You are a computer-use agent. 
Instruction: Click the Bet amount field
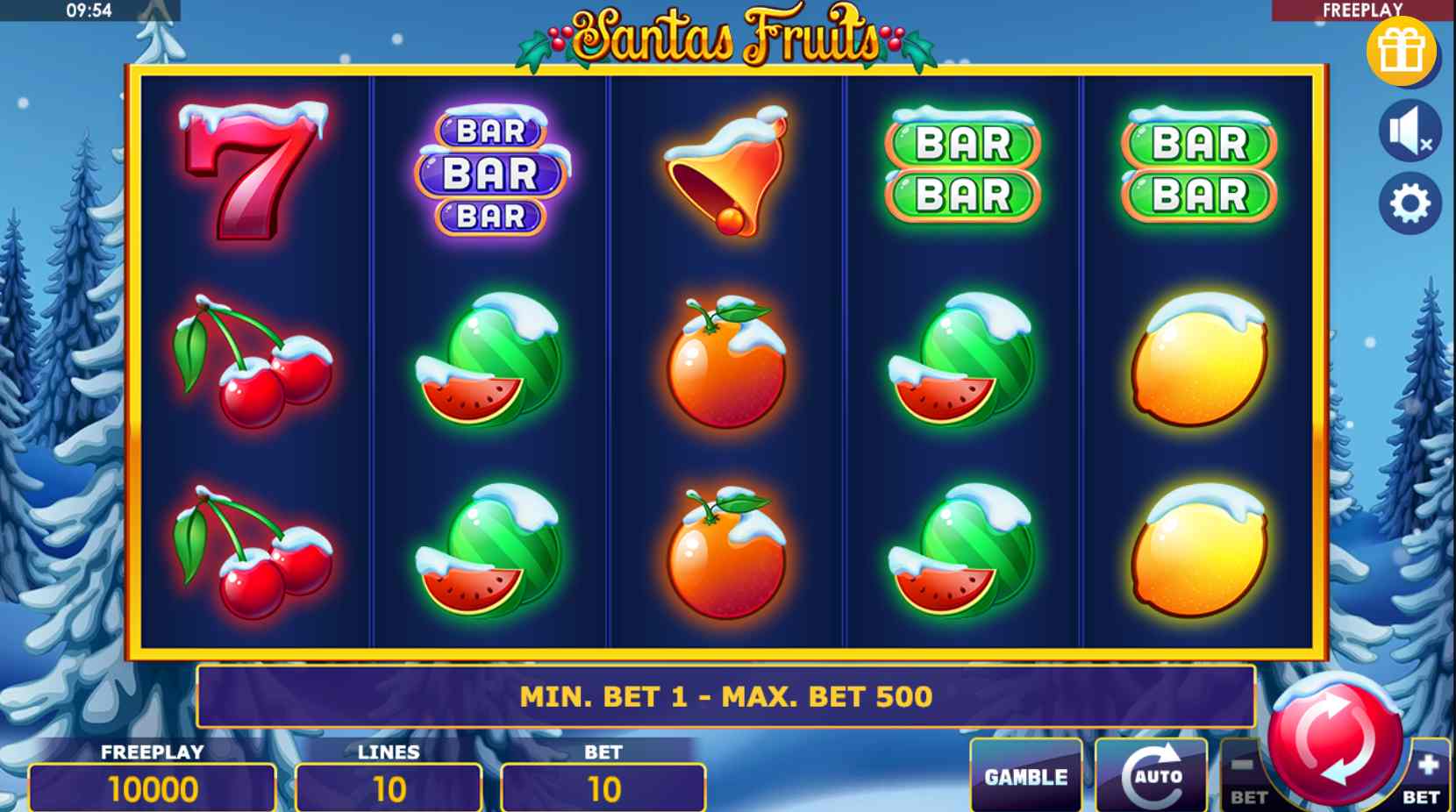pyautogui.click(x=603, y=788)
